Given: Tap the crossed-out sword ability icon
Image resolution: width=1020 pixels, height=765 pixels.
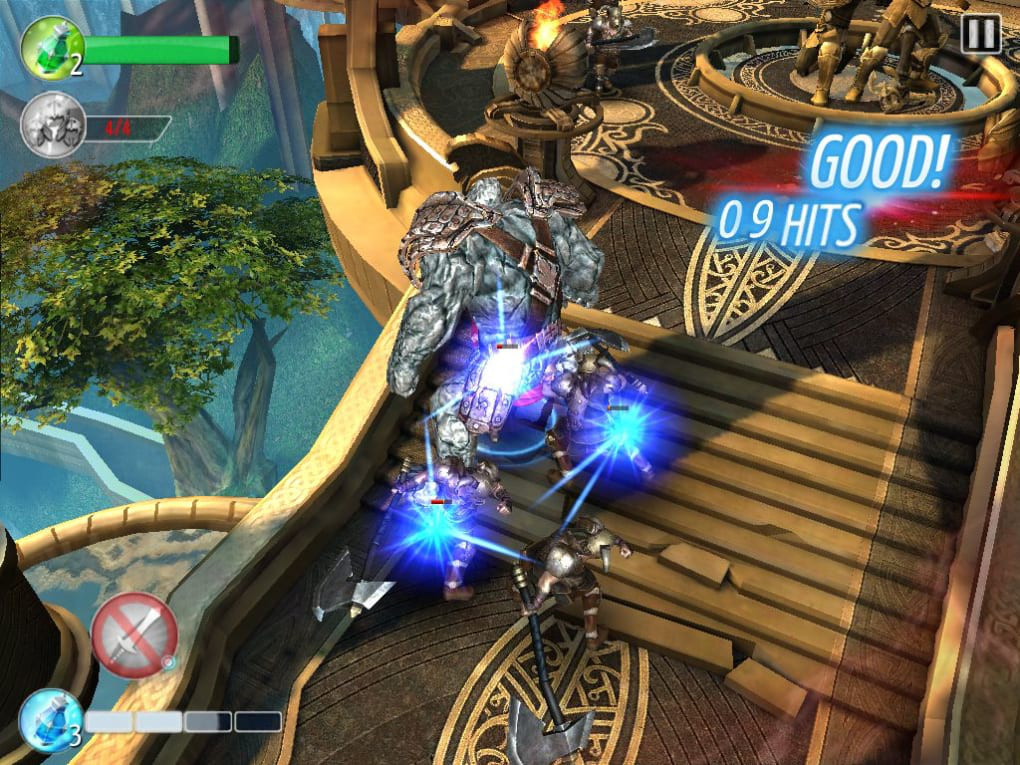Looking at the screenshot, I should pos(135,634).
